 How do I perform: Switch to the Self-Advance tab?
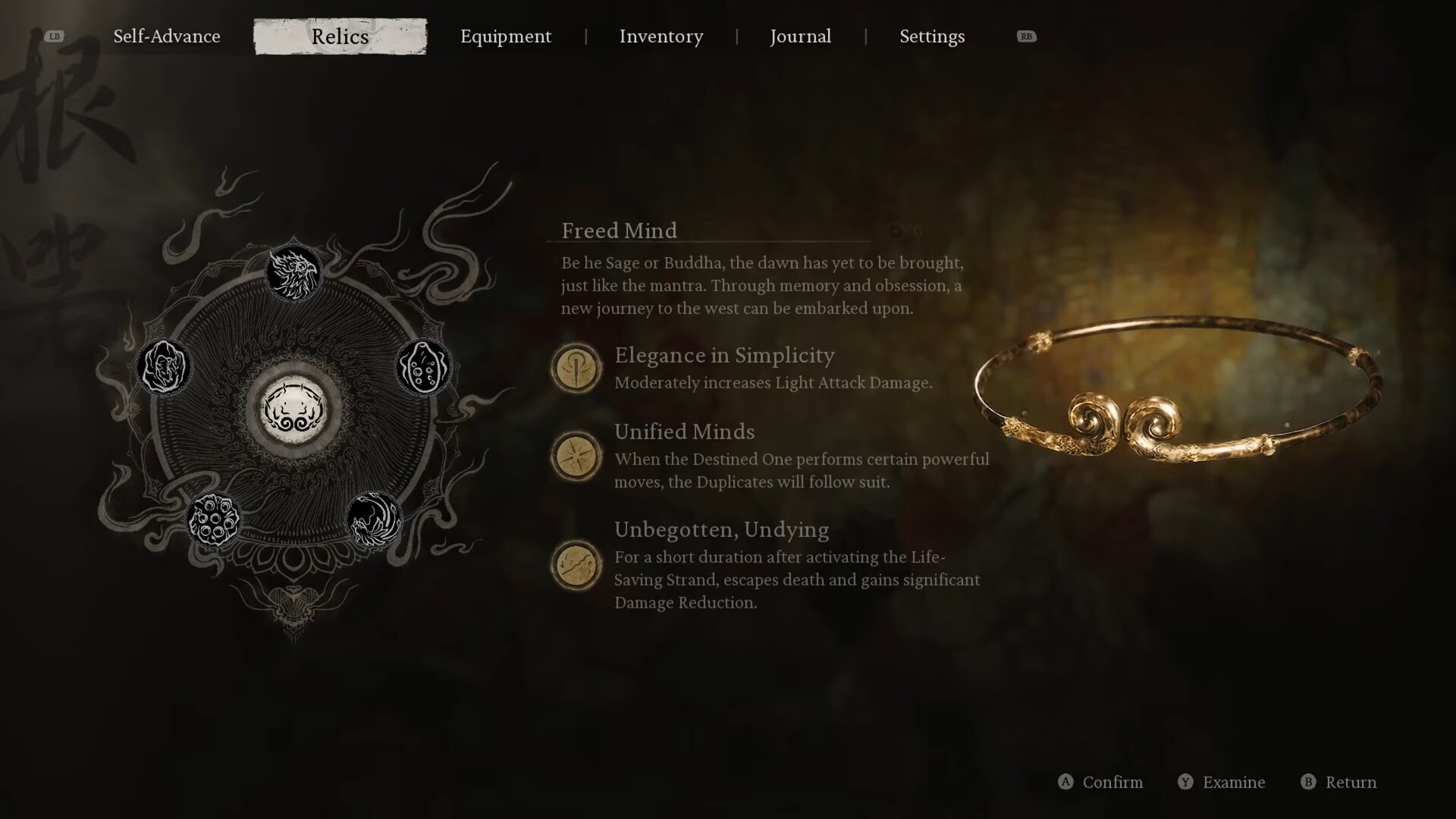[167, 36]
